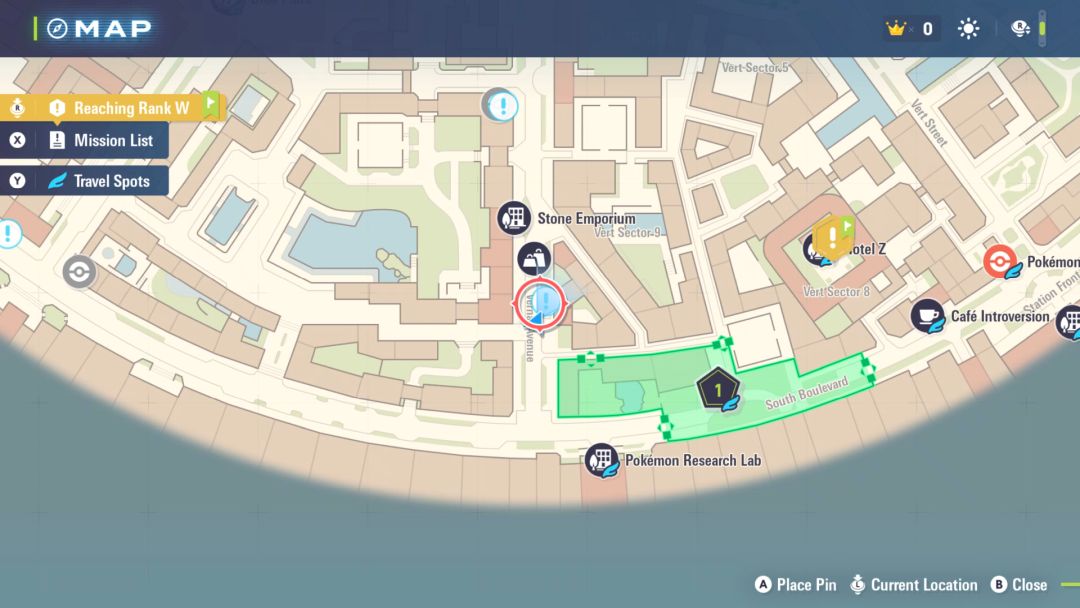Image resolution: width=1080 pixels, height=608 pixels.
Task: Show the Travel Spots list
Action: (x=98, y=182)
